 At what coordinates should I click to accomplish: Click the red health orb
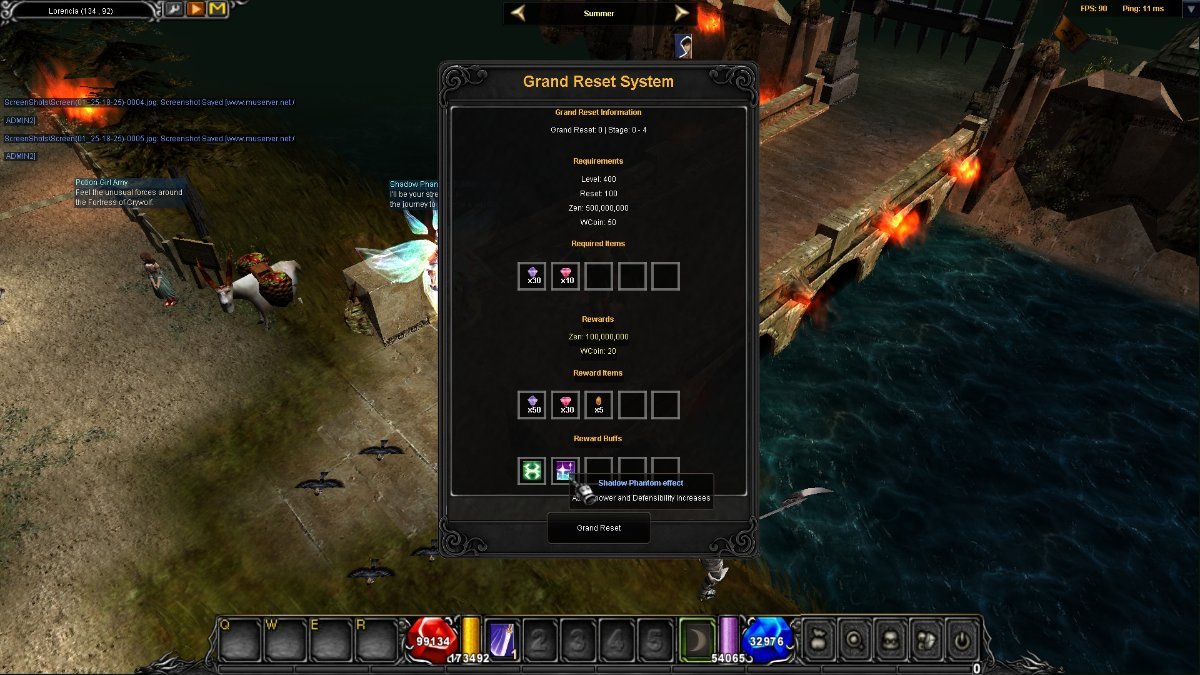tap(432, 640)
